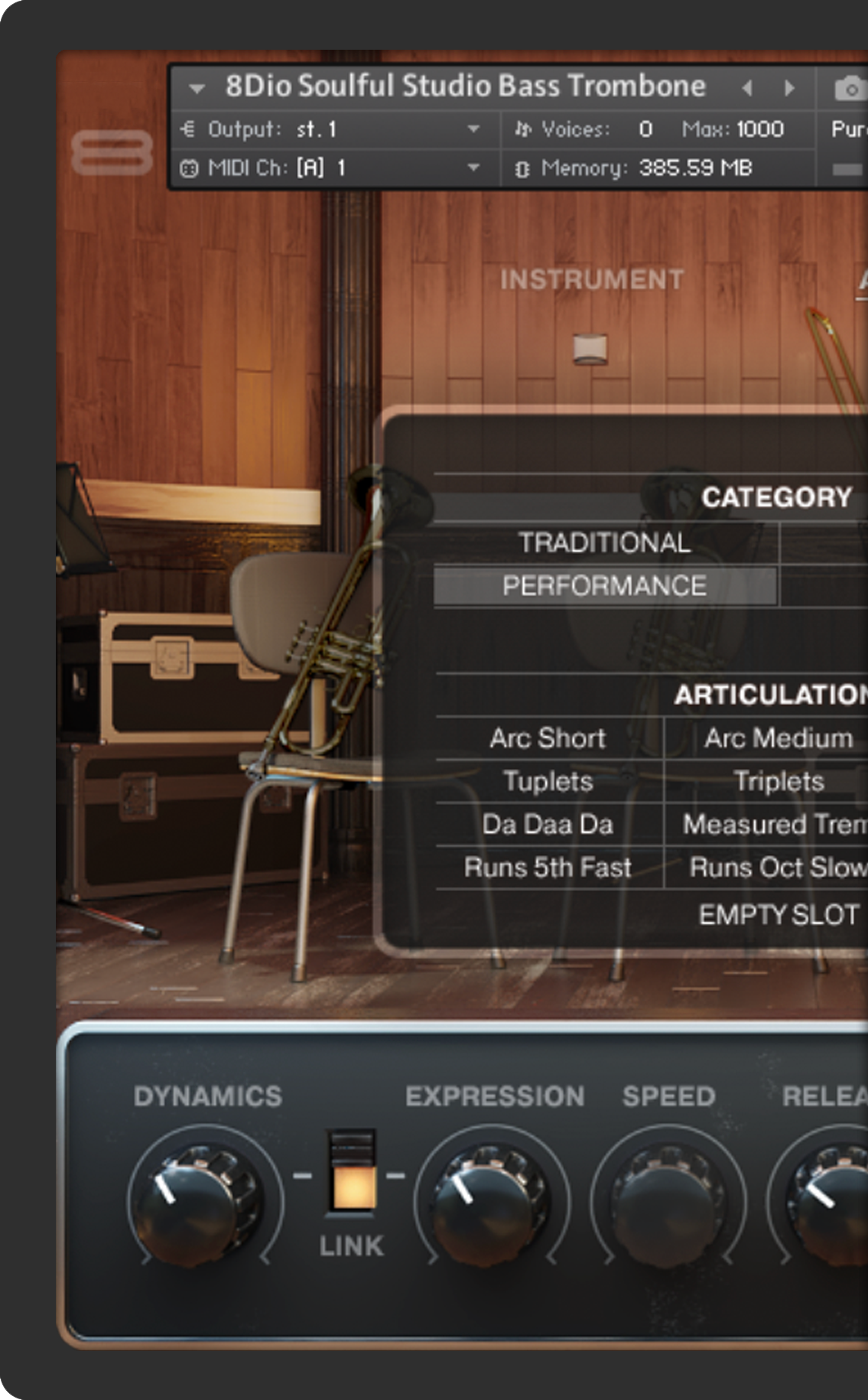Select the TRADITIONAL category
This screenshot has width=868, height=1400.
tap(604, 542)
